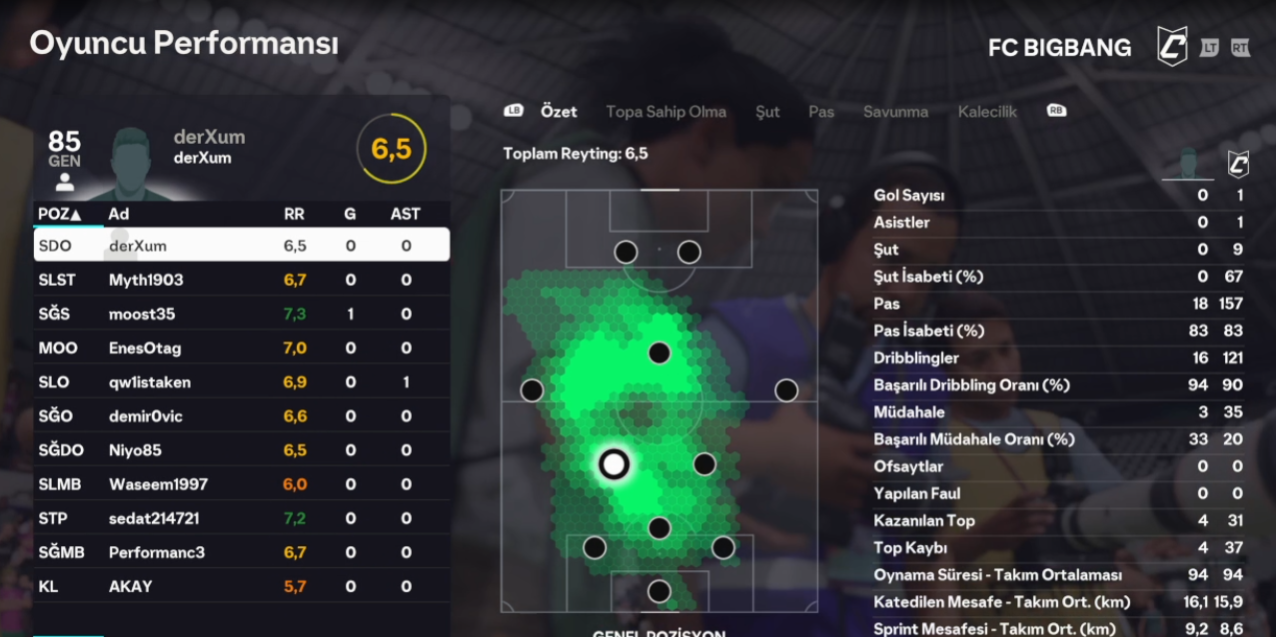Select EnesOtag's performance row
Image resolution: width=1276 pixels, height=637 pixels.
(x=240, y=348)
